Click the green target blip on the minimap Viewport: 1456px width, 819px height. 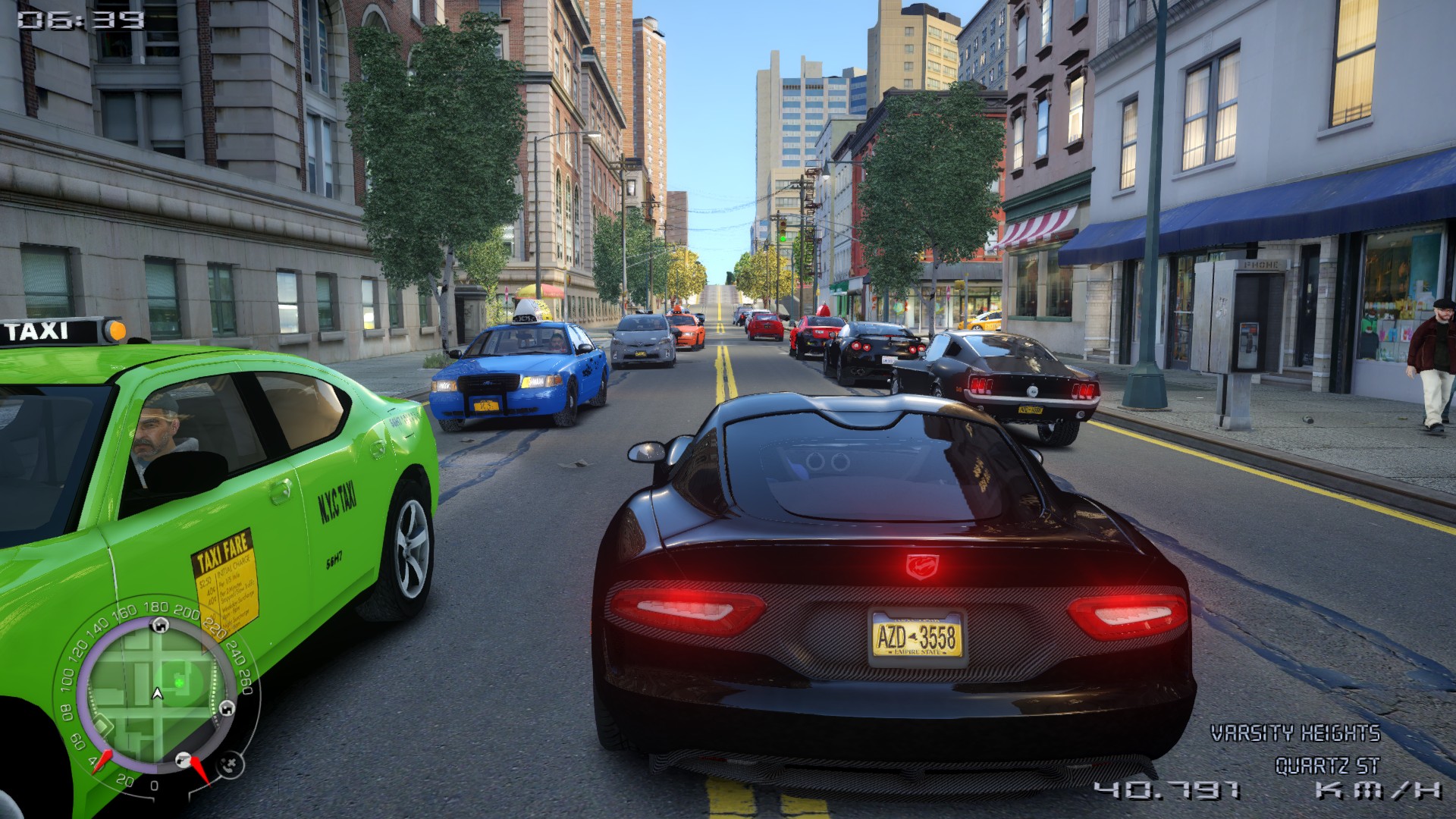[x=180, y=682]
